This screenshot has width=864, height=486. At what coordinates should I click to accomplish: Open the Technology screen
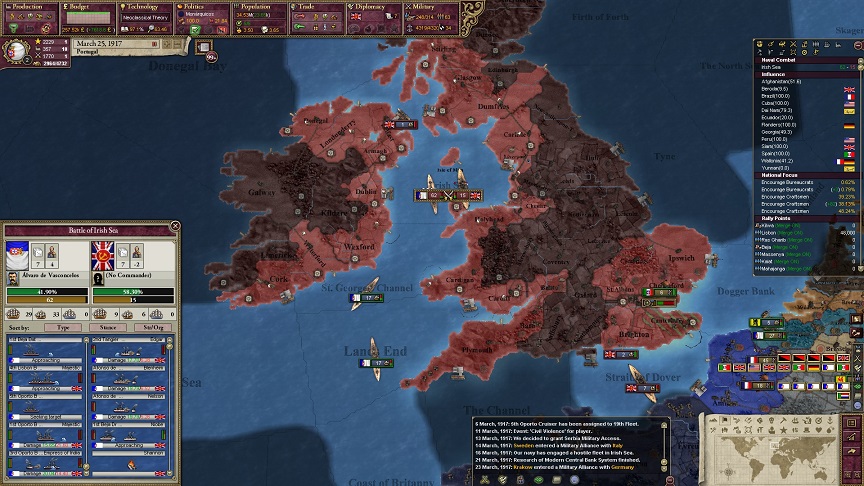pyautogui.click(x=145, y=6)
